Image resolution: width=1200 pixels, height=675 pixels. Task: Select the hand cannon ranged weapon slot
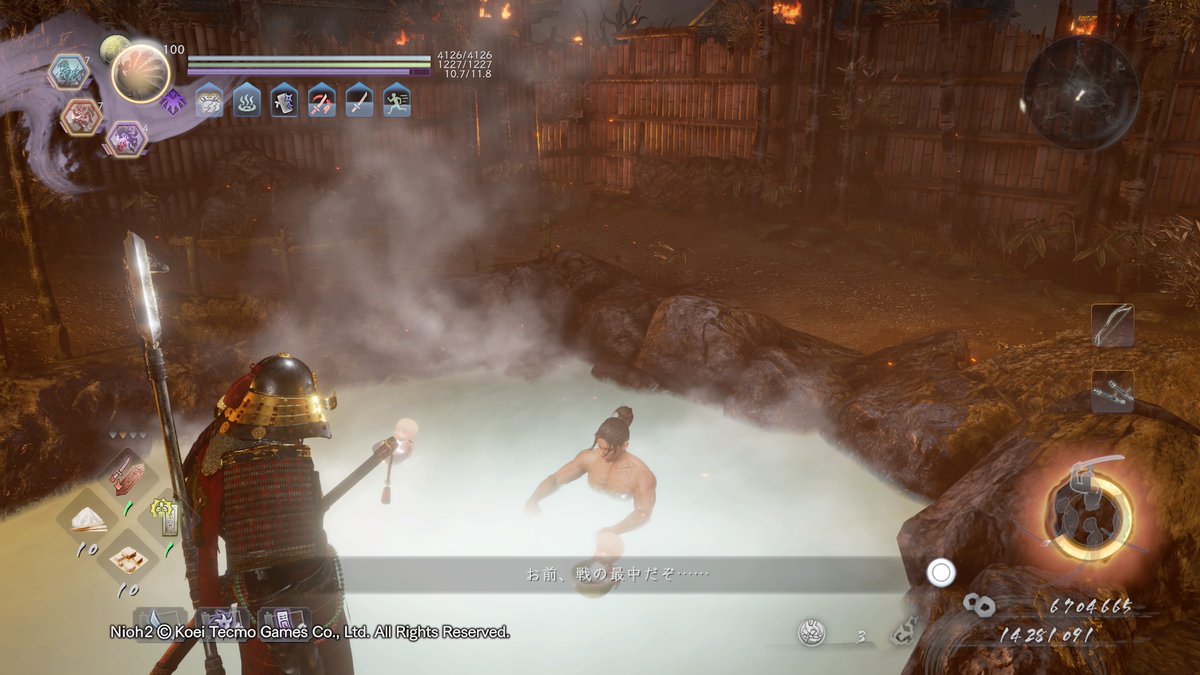[1112, 391]
